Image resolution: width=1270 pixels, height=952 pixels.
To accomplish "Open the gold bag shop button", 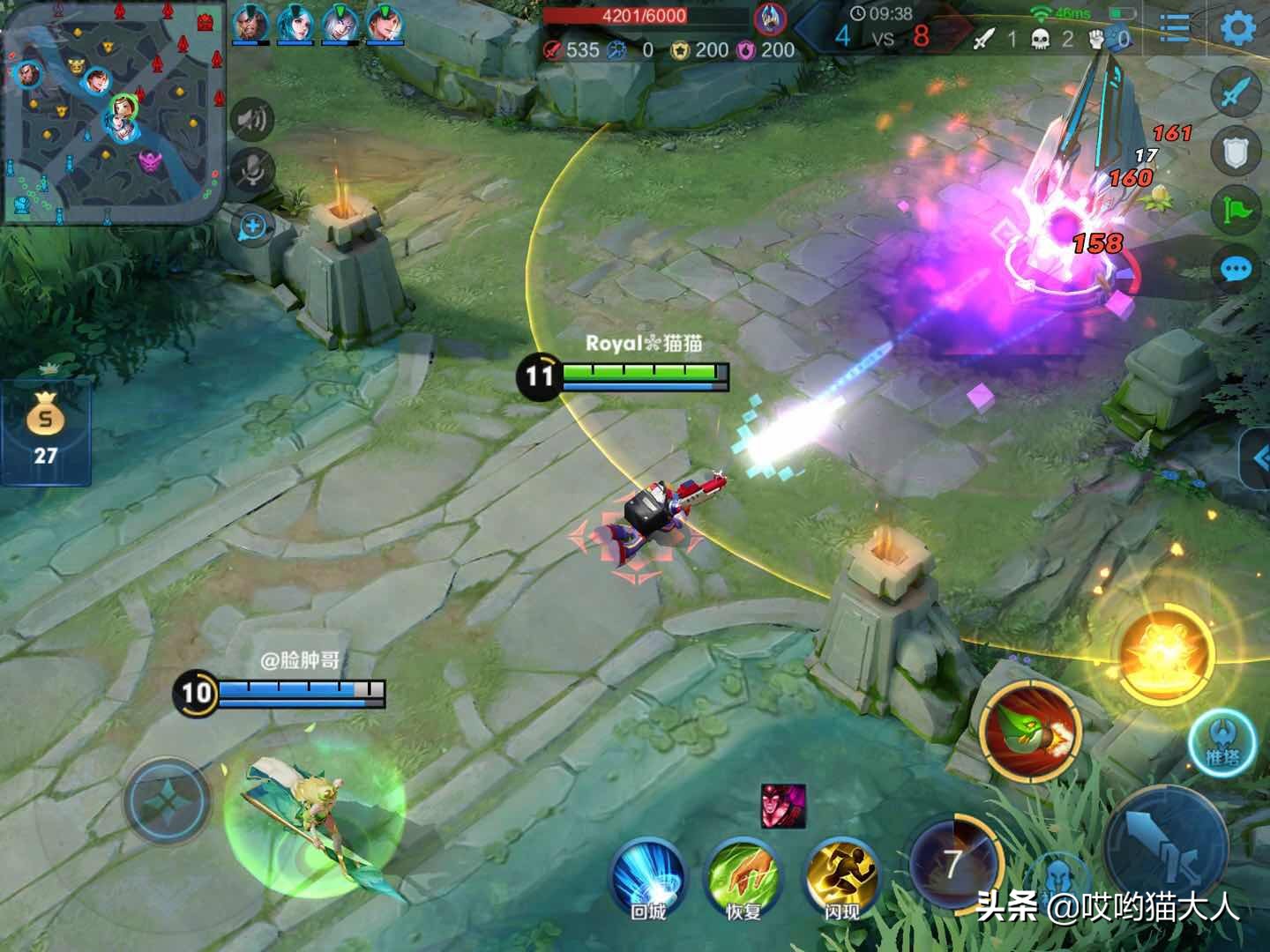I will [x=45, y=431].
